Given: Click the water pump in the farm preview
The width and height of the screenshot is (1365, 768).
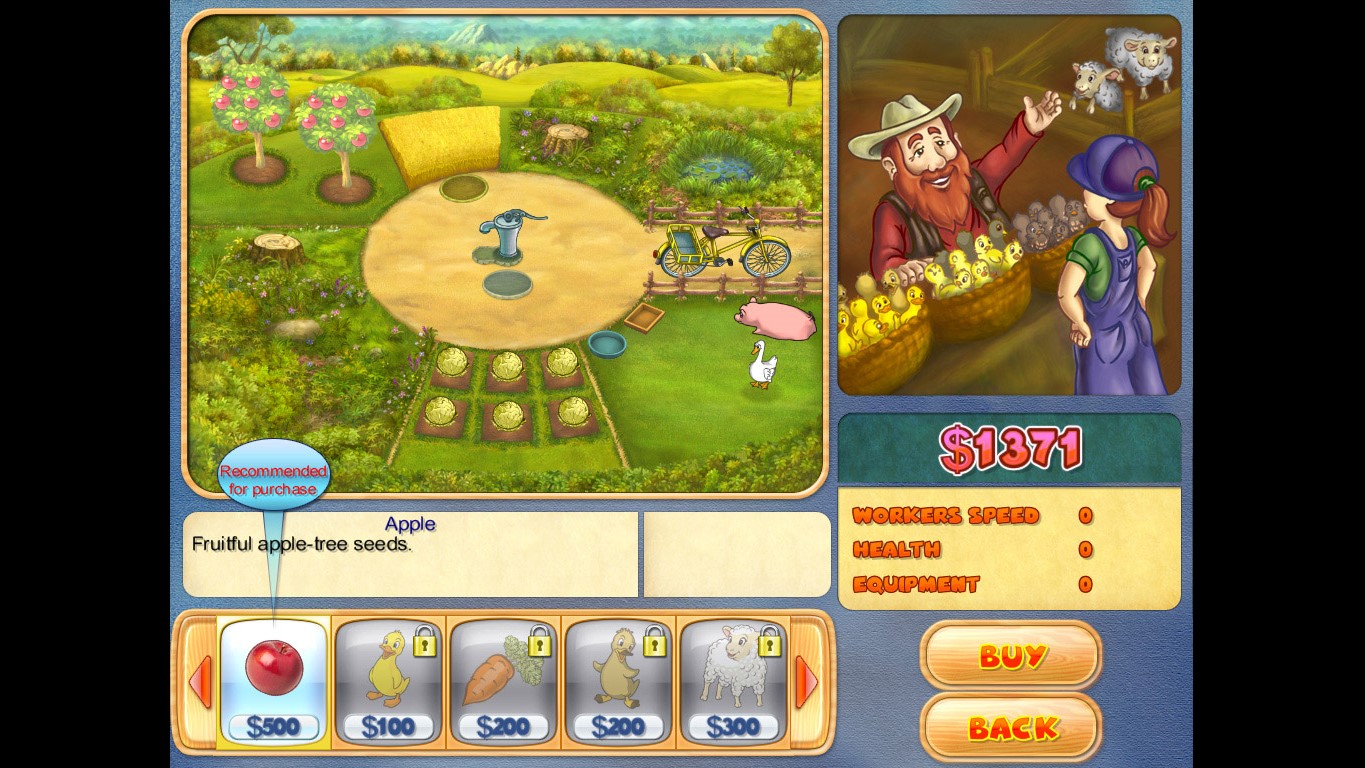Looking at the screenshot, I should 507,235.
